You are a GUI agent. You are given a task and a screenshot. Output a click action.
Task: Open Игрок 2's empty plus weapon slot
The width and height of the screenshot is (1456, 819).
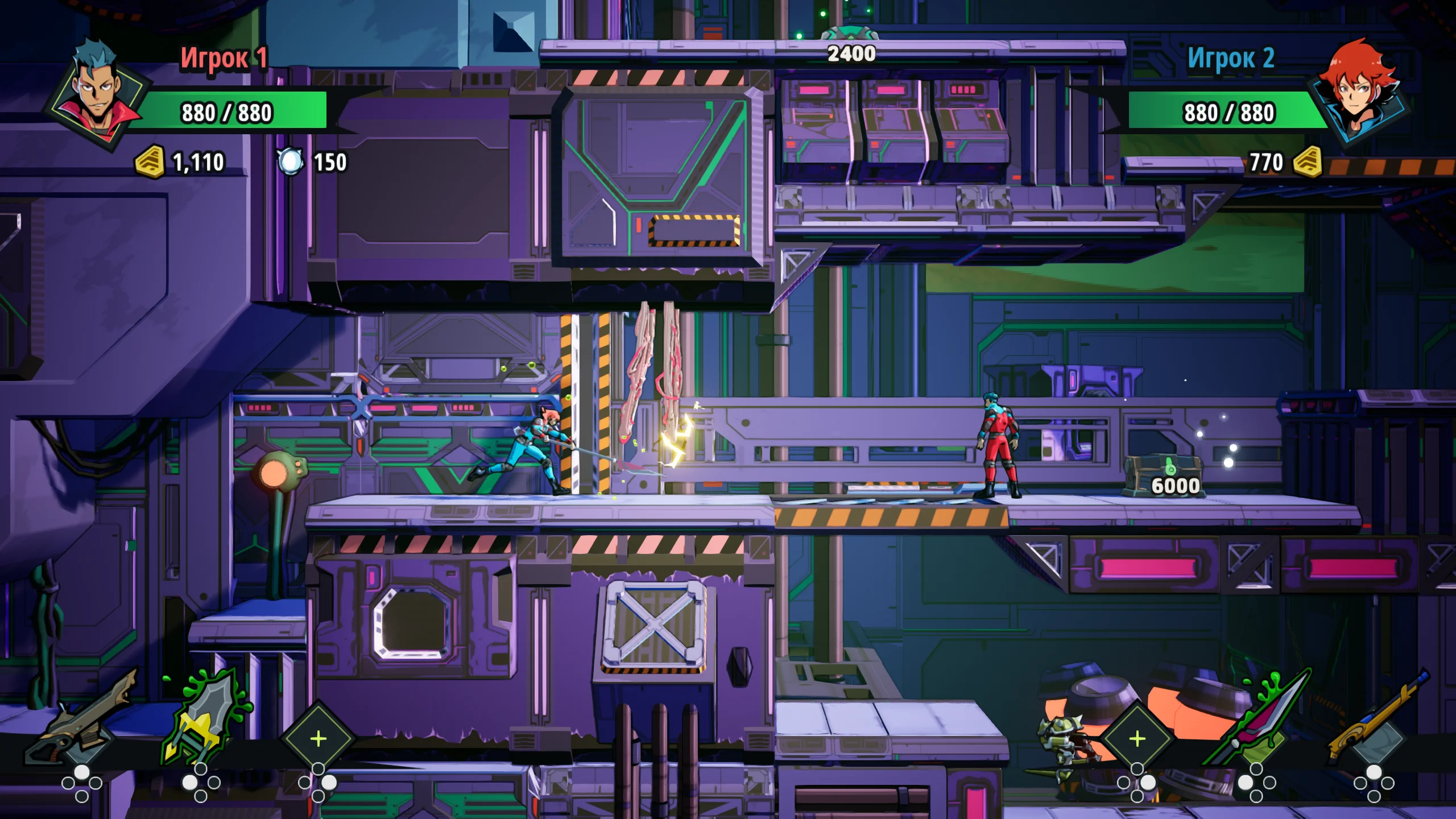pos(1137,738)
